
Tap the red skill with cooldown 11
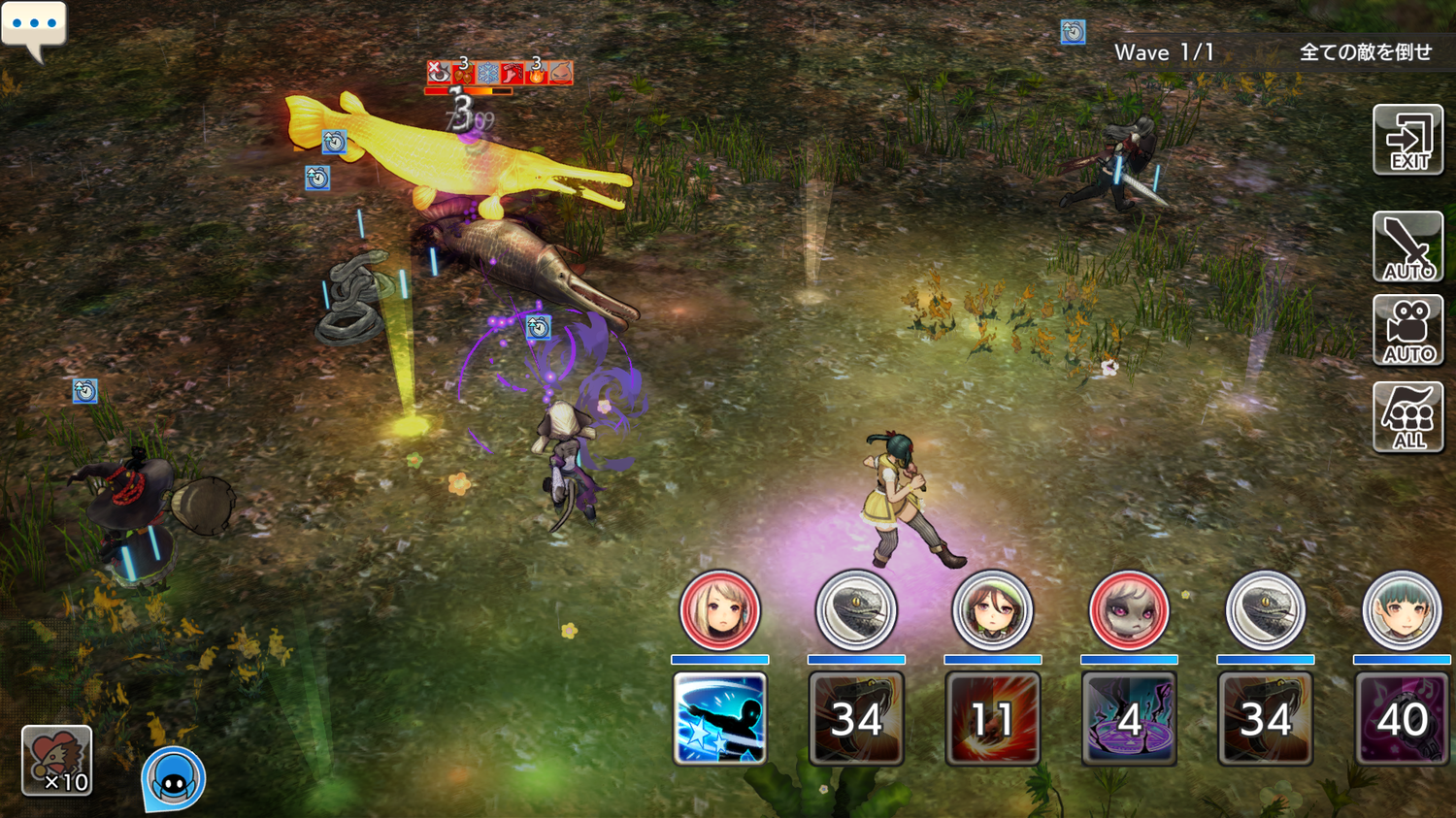(992, 718)
